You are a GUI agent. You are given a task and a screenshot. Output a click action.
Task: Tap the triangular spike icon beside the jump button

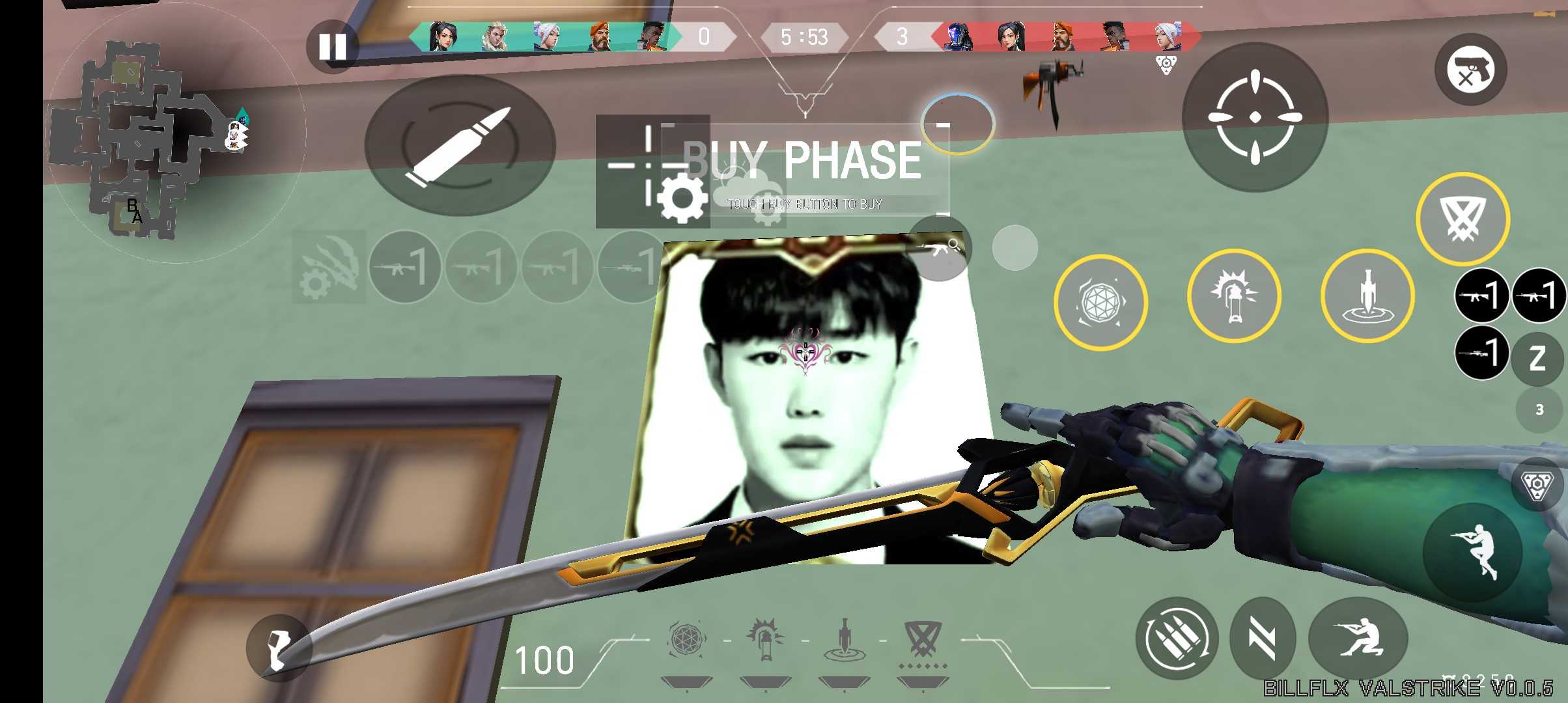pyautogui.click(x=1537, y=484)
